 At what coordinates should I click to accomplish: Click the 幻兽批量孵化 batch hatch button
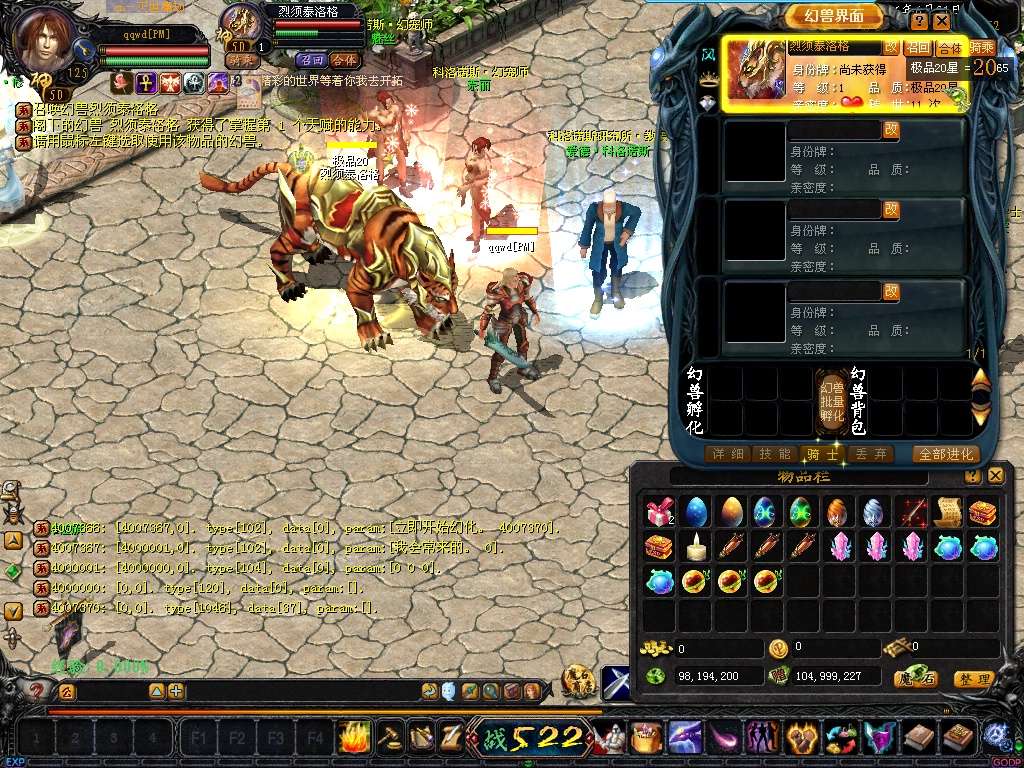click(832, 400)
